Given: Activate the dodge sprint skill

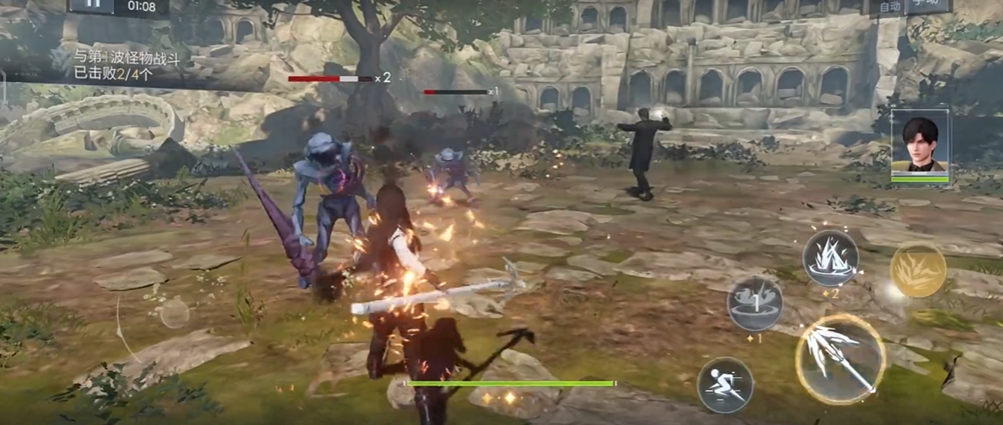Looking at the screenshot, I should click(725, 385).
